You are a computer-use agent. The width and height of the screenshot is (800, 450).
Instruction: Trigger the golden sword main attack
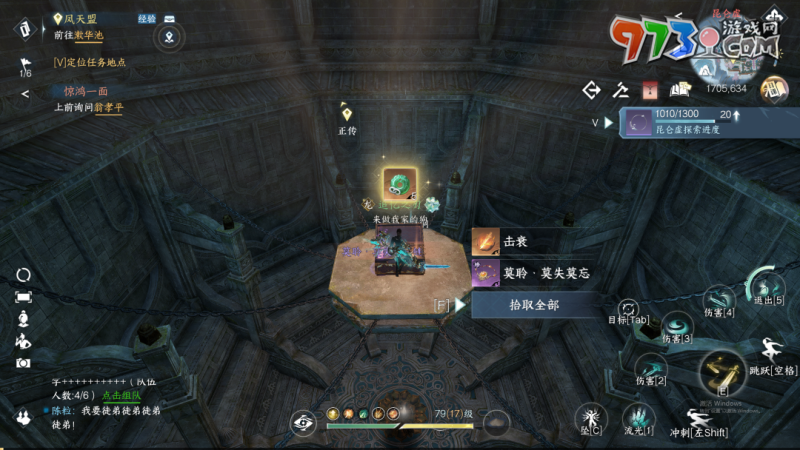pos(721,372)
